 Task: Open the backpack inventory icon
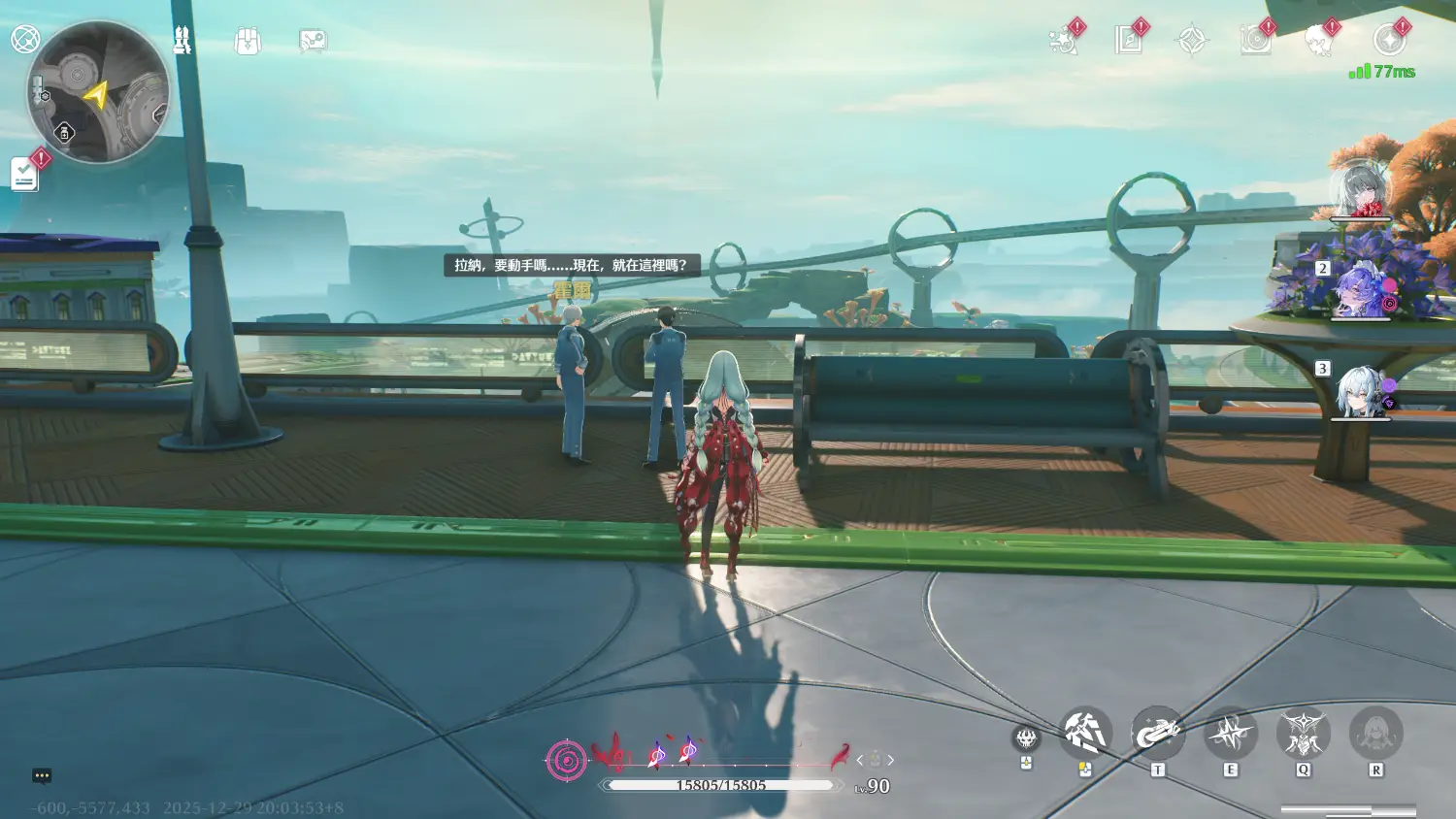click(x=248, y=41)
